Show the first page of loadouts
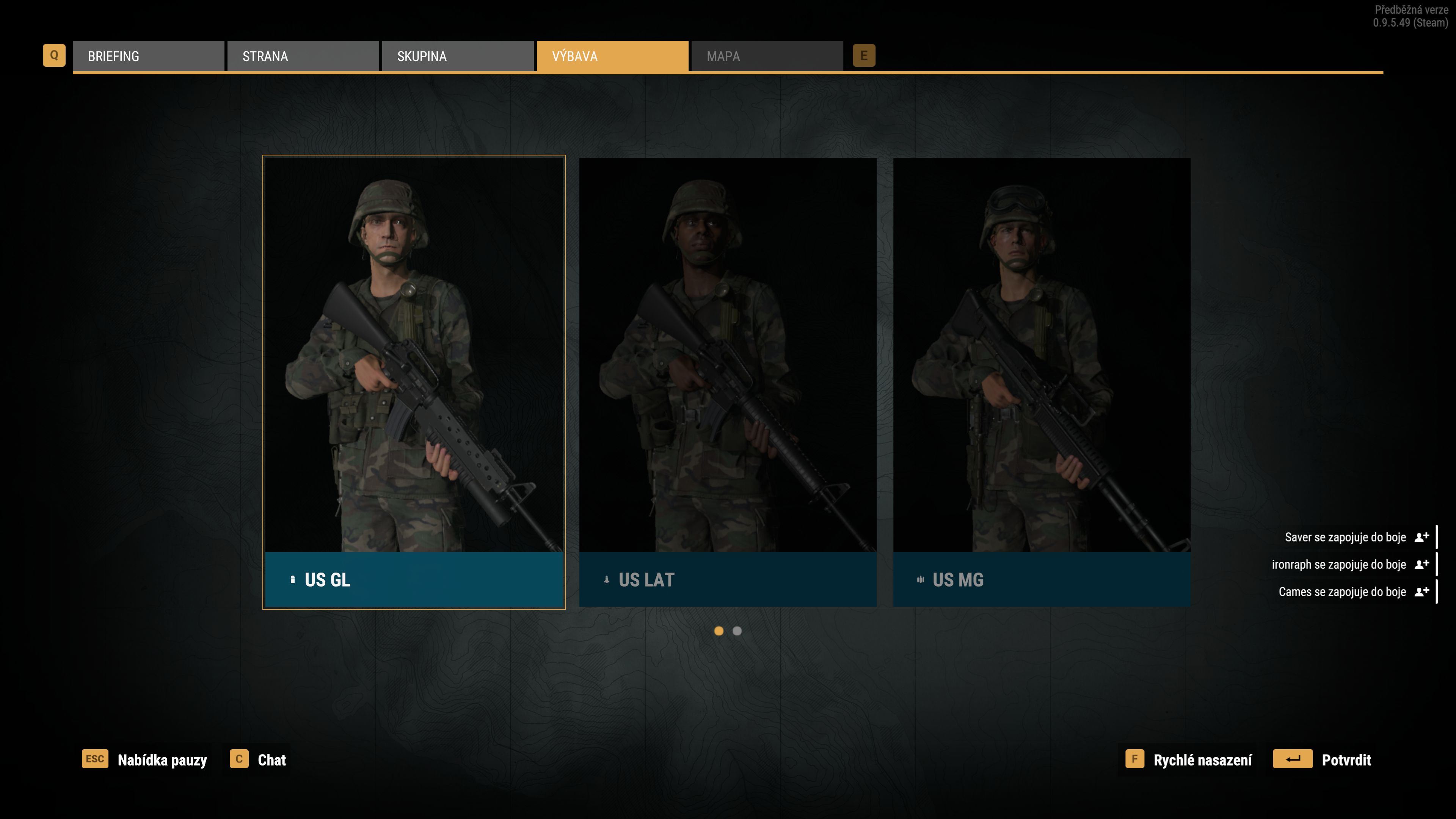 (x=719, y=631)
